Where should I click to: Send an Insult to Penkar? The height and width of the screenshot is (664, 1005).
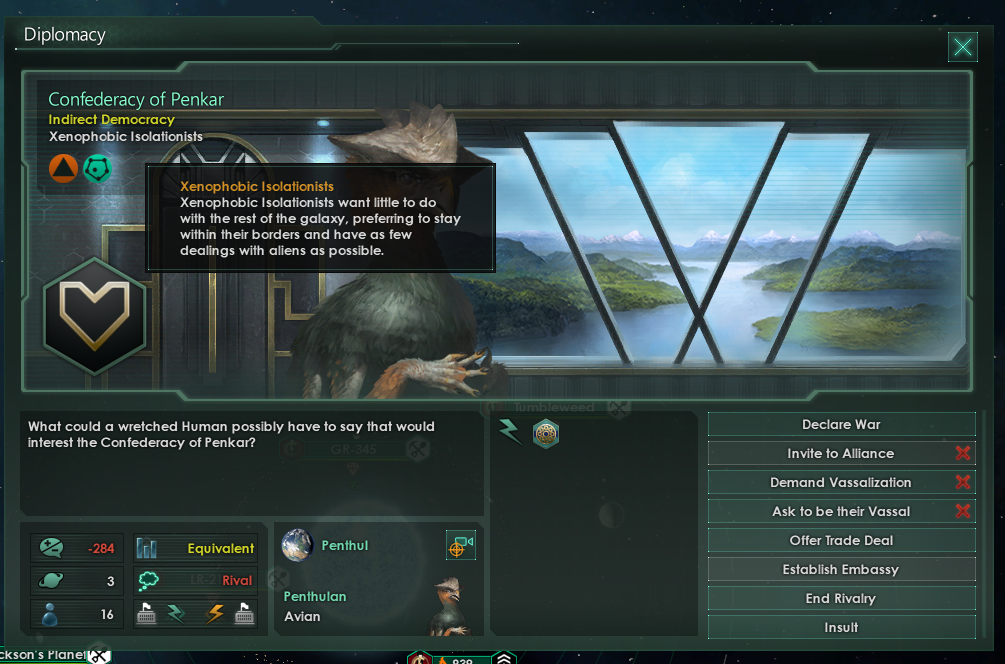[x=841, y=627]
